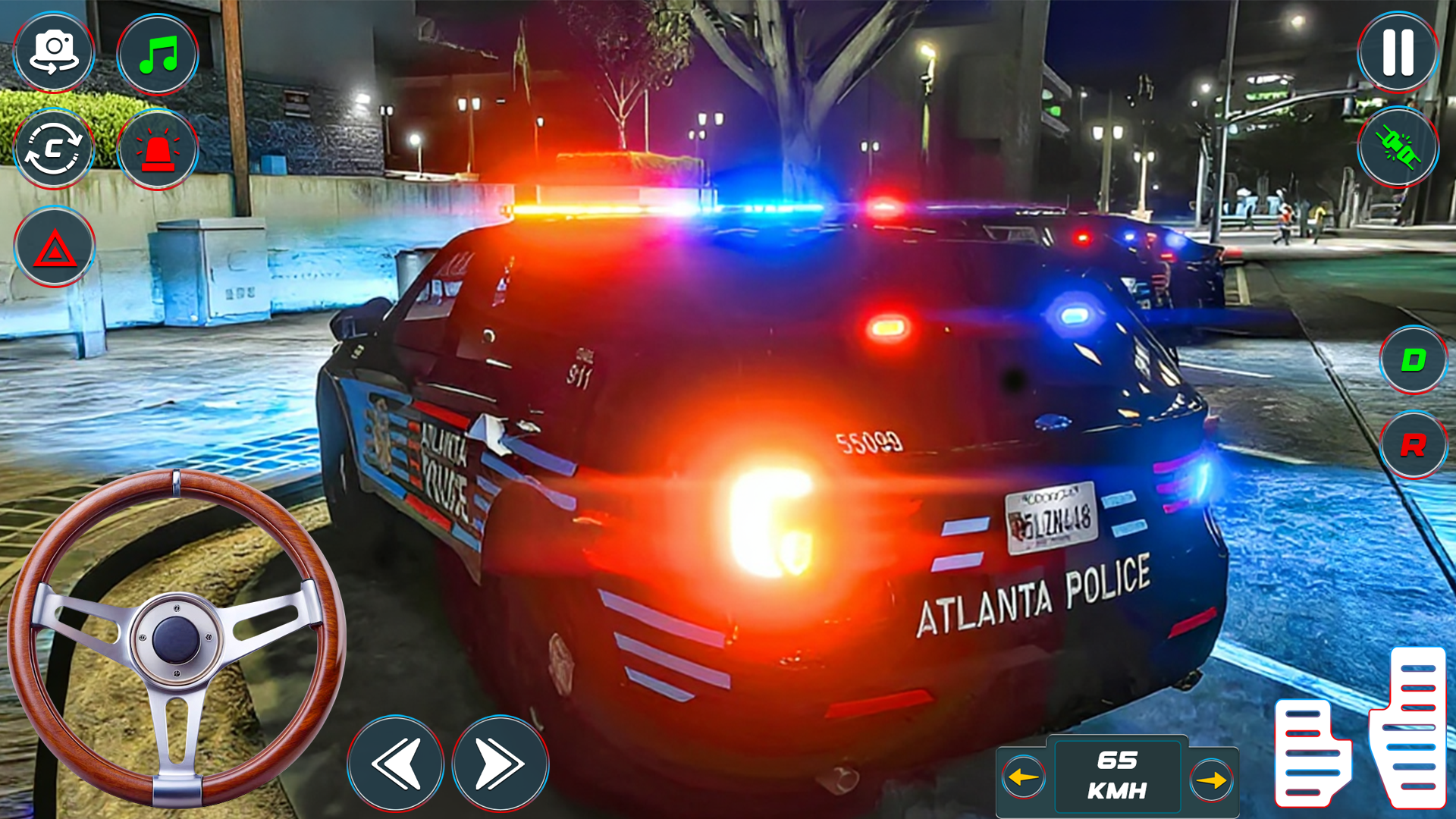Open the music toggle icon

157,53
